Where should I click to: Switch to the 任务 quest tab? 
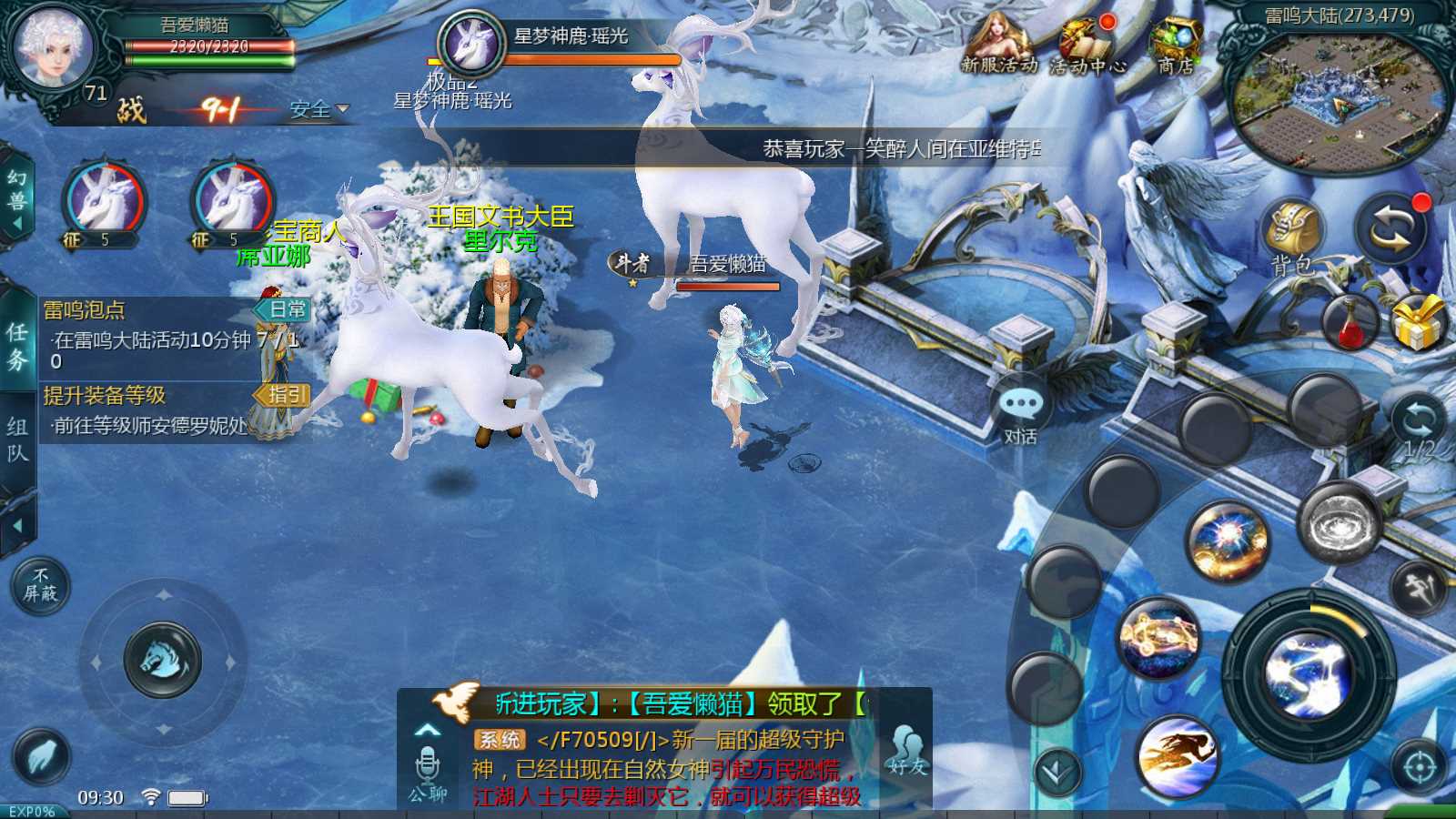[17, 346]
